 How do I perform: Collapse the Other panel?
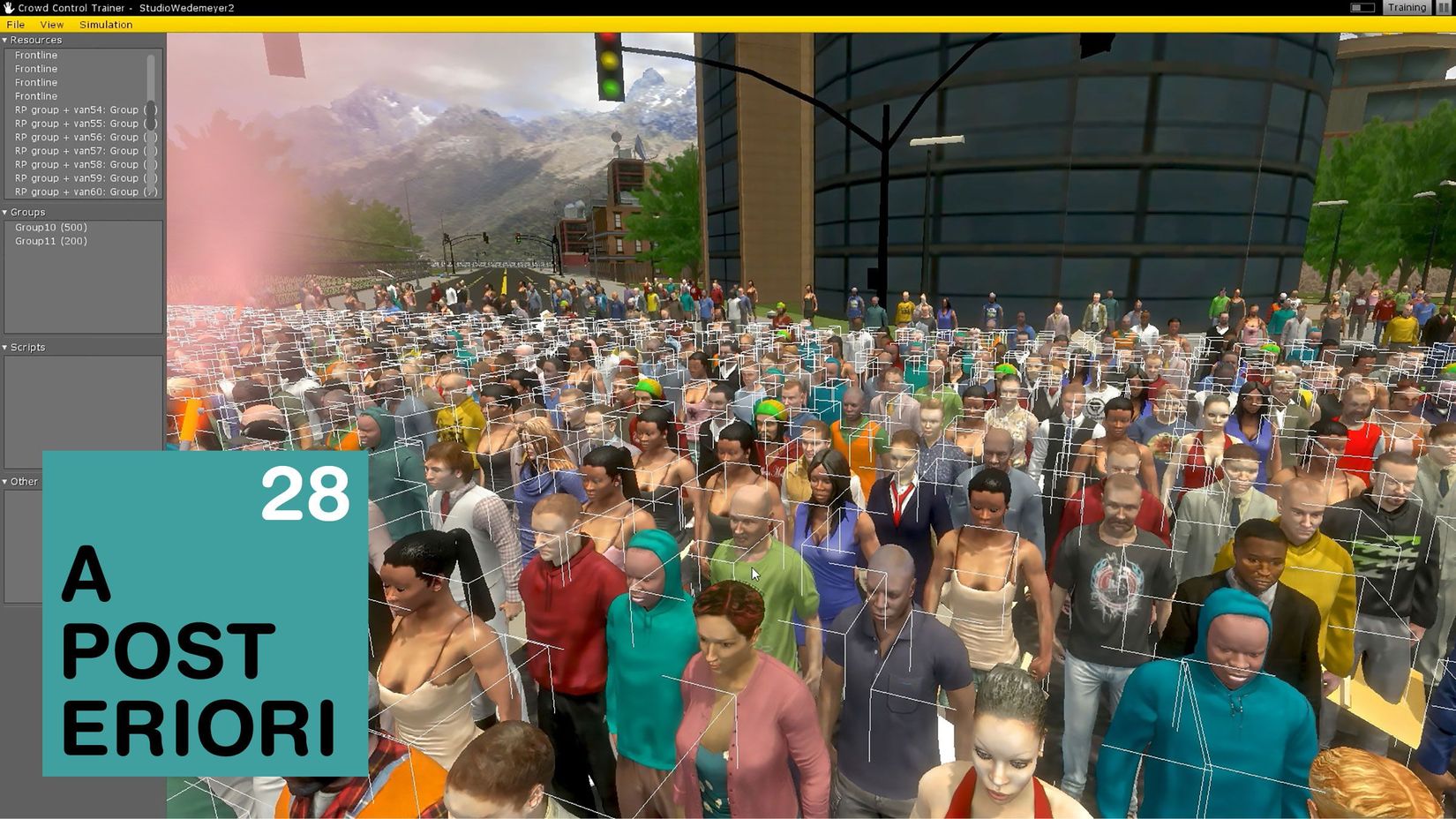5,482
